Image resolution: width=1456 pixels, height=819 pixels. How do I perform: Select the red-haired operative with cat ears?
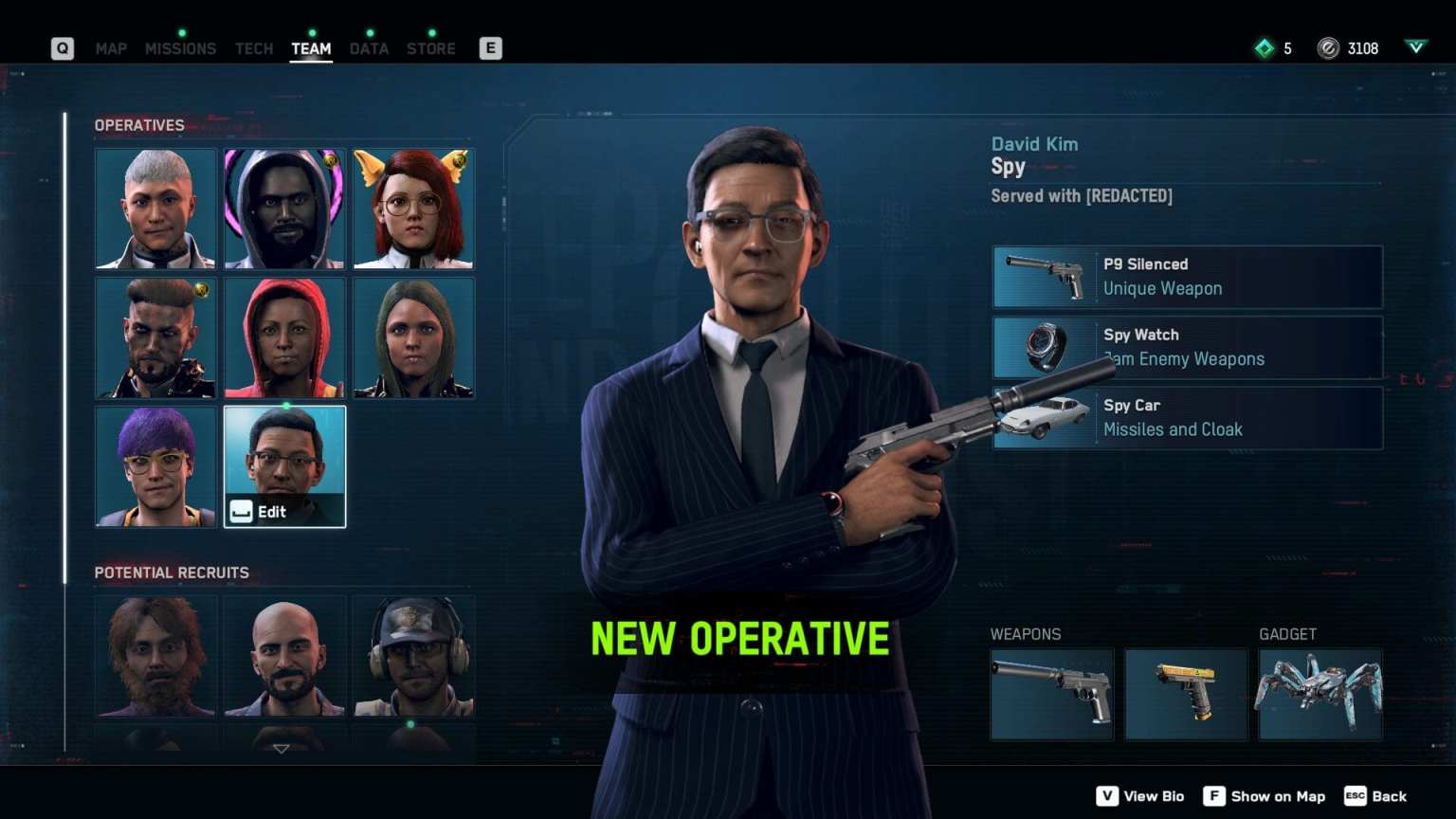click(x=413, y=209)
